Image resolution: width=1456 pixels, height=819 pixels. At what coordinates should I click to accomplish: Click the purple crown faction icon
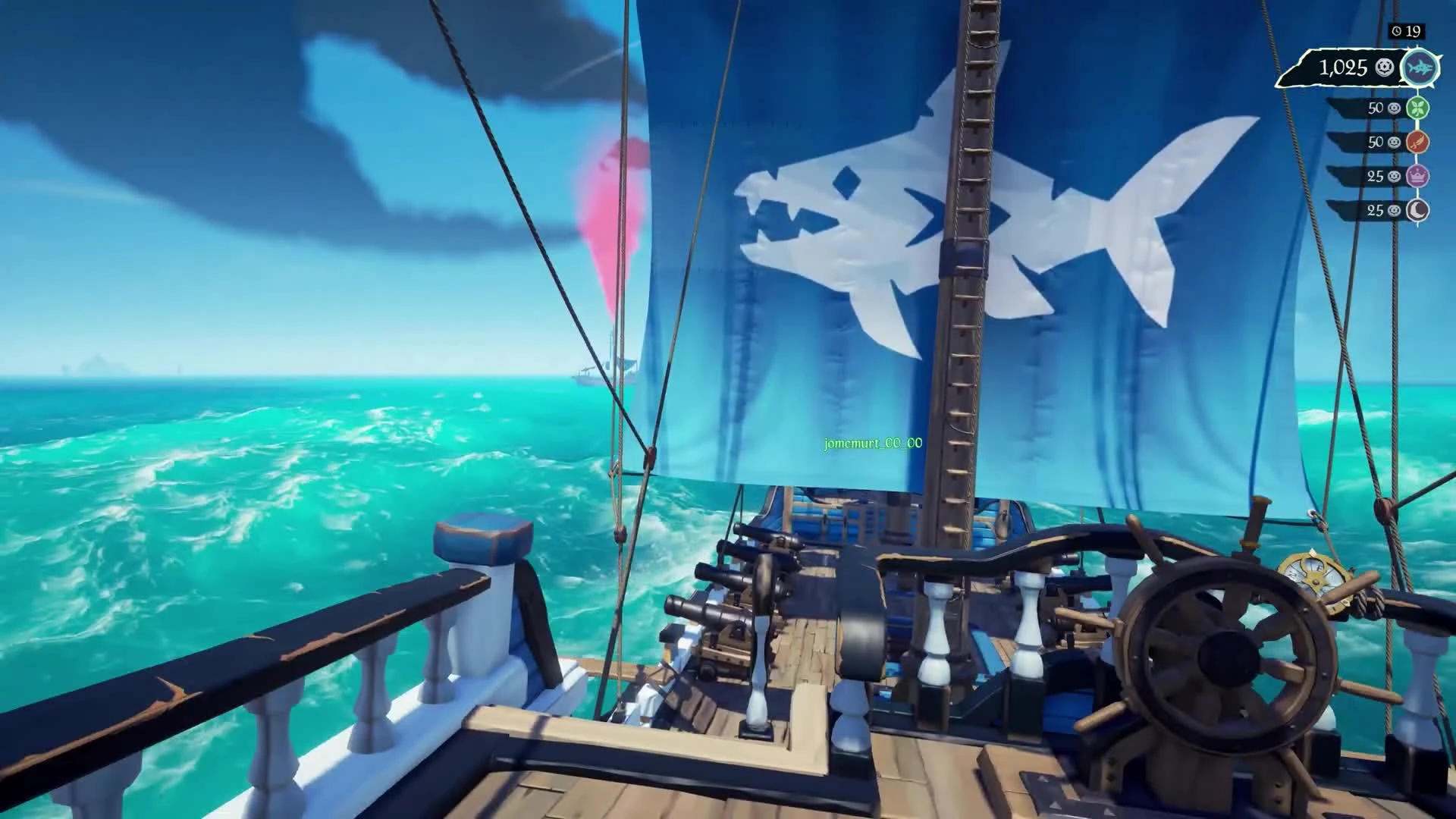1417,175
